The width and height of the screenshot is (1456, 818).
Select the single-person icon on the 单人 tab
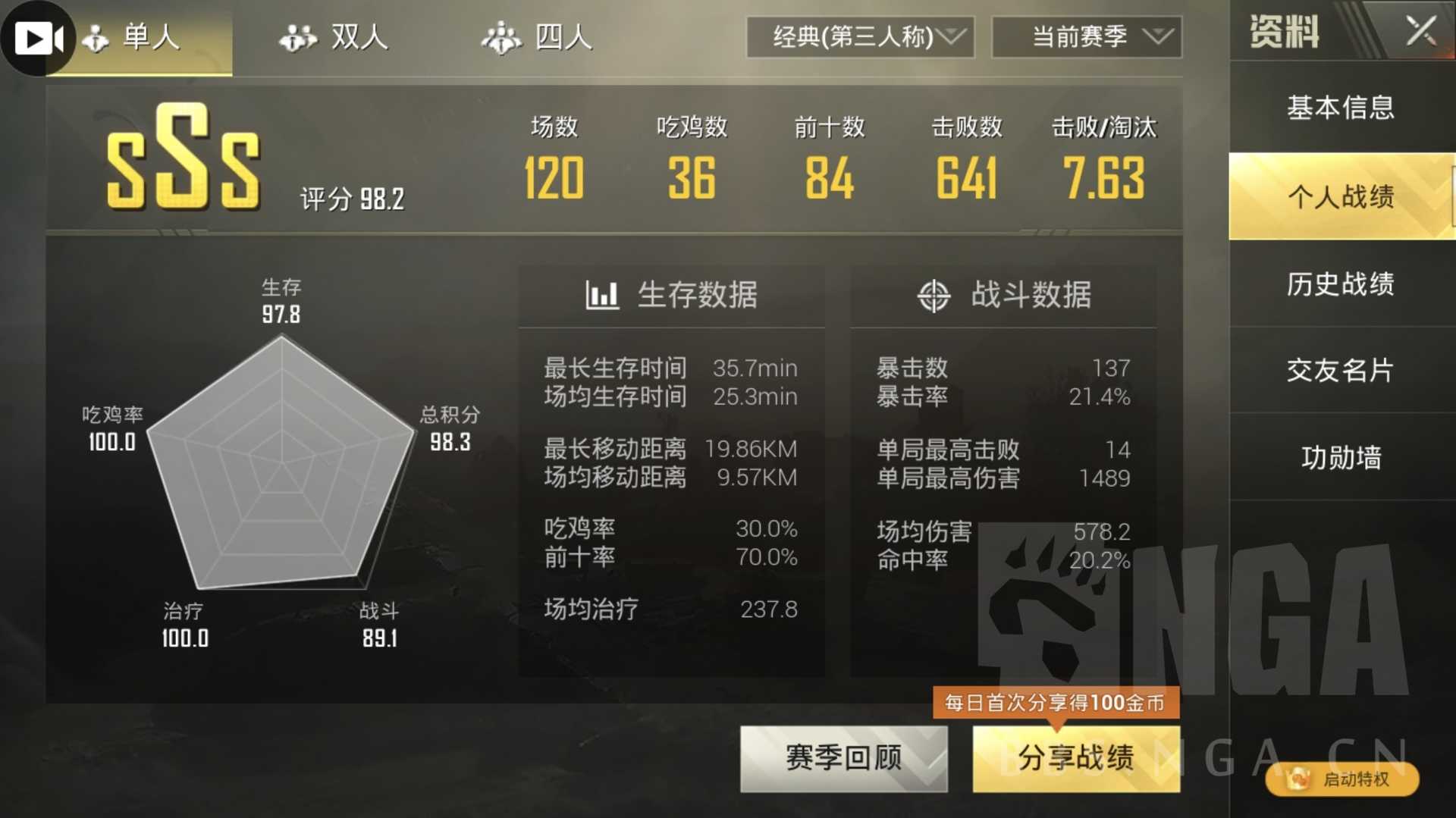pos(94,37)
